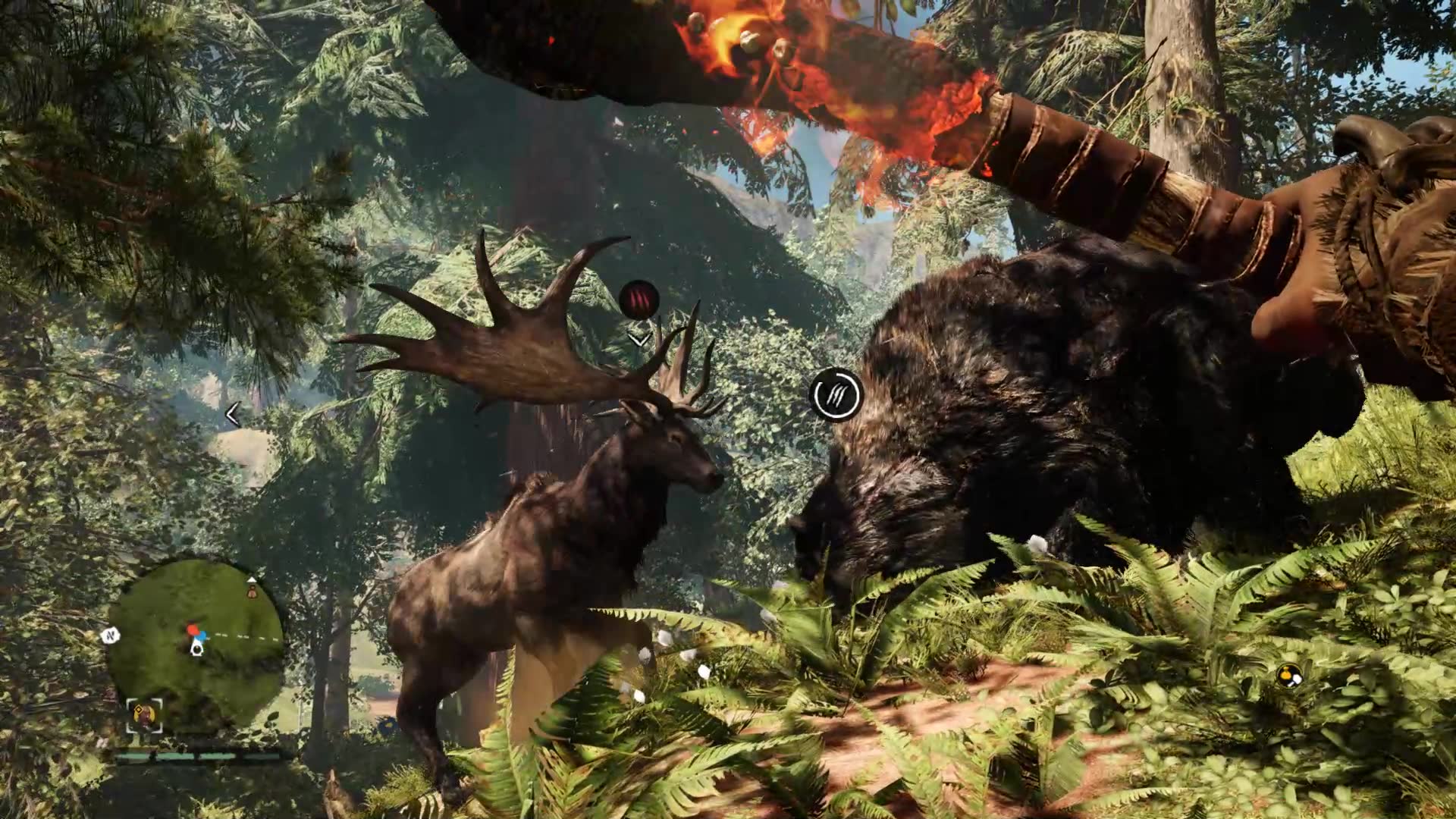
Task: Click the orange marker on the minimap's upper edge
Action: (251, 592)
